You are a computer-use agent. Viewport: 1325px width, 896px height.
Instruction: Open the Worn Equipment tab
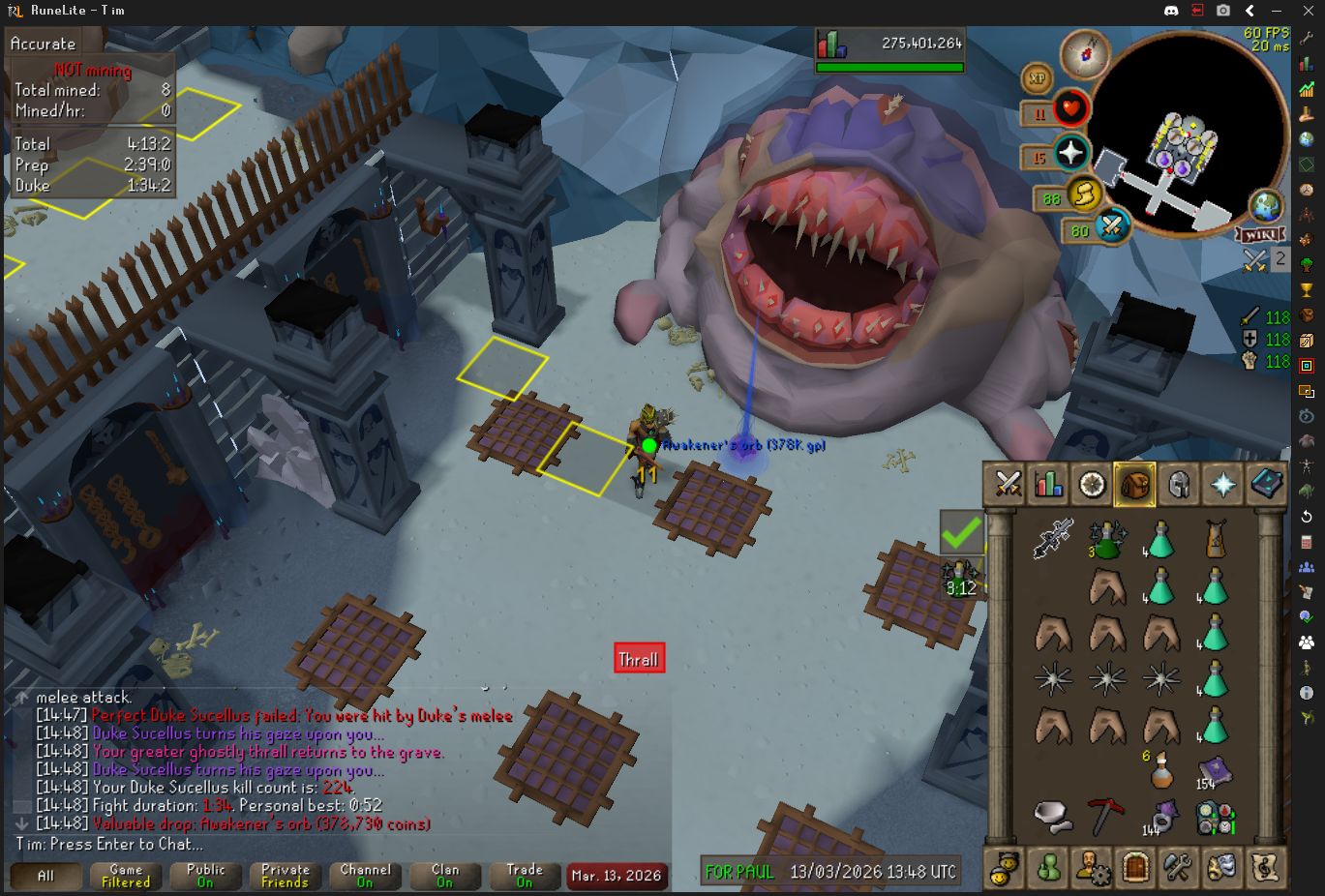[x=1178, y=484]
